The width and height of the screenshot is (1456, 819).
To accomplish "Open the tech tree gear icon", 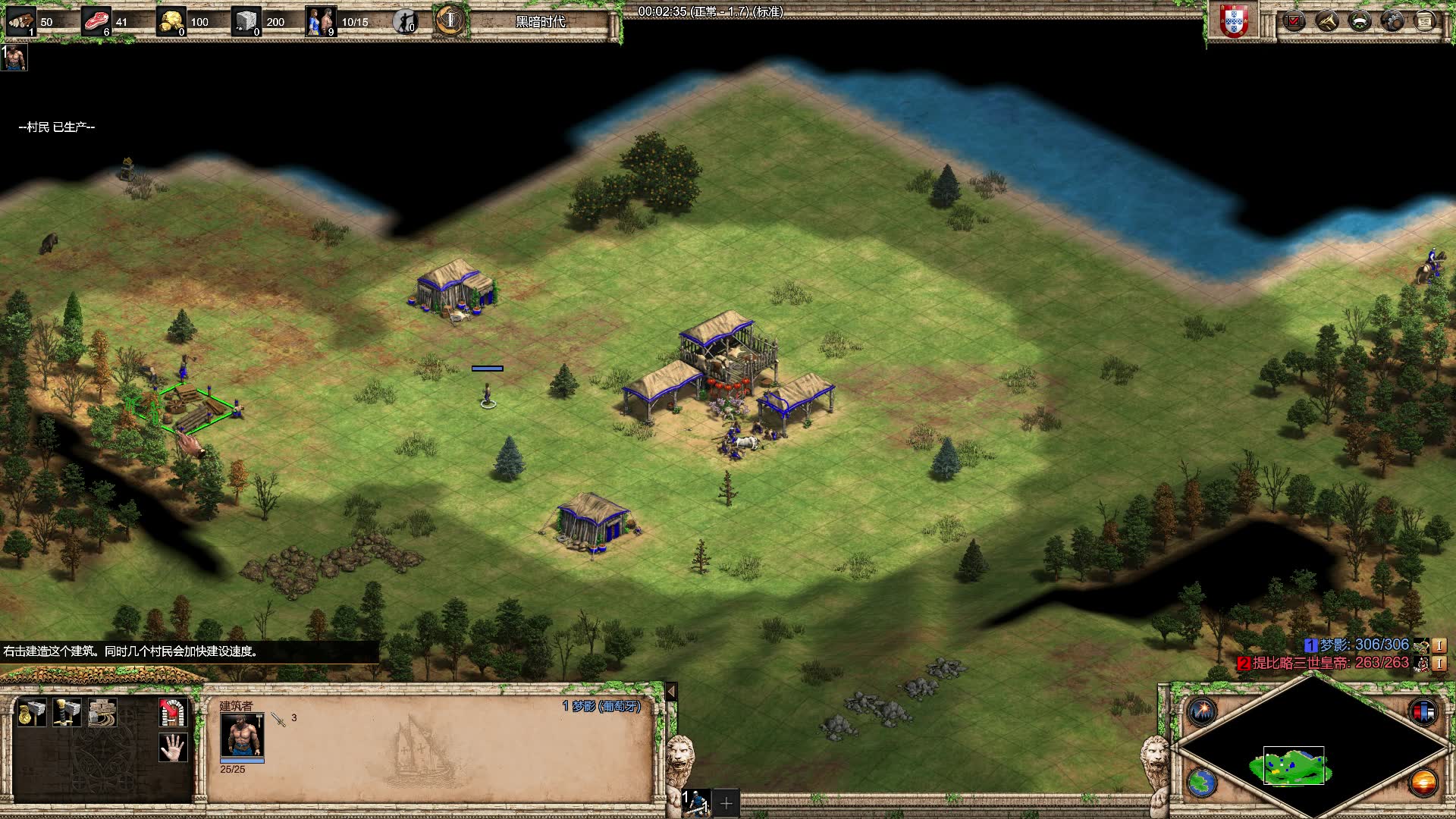I will coord(1392,21).
